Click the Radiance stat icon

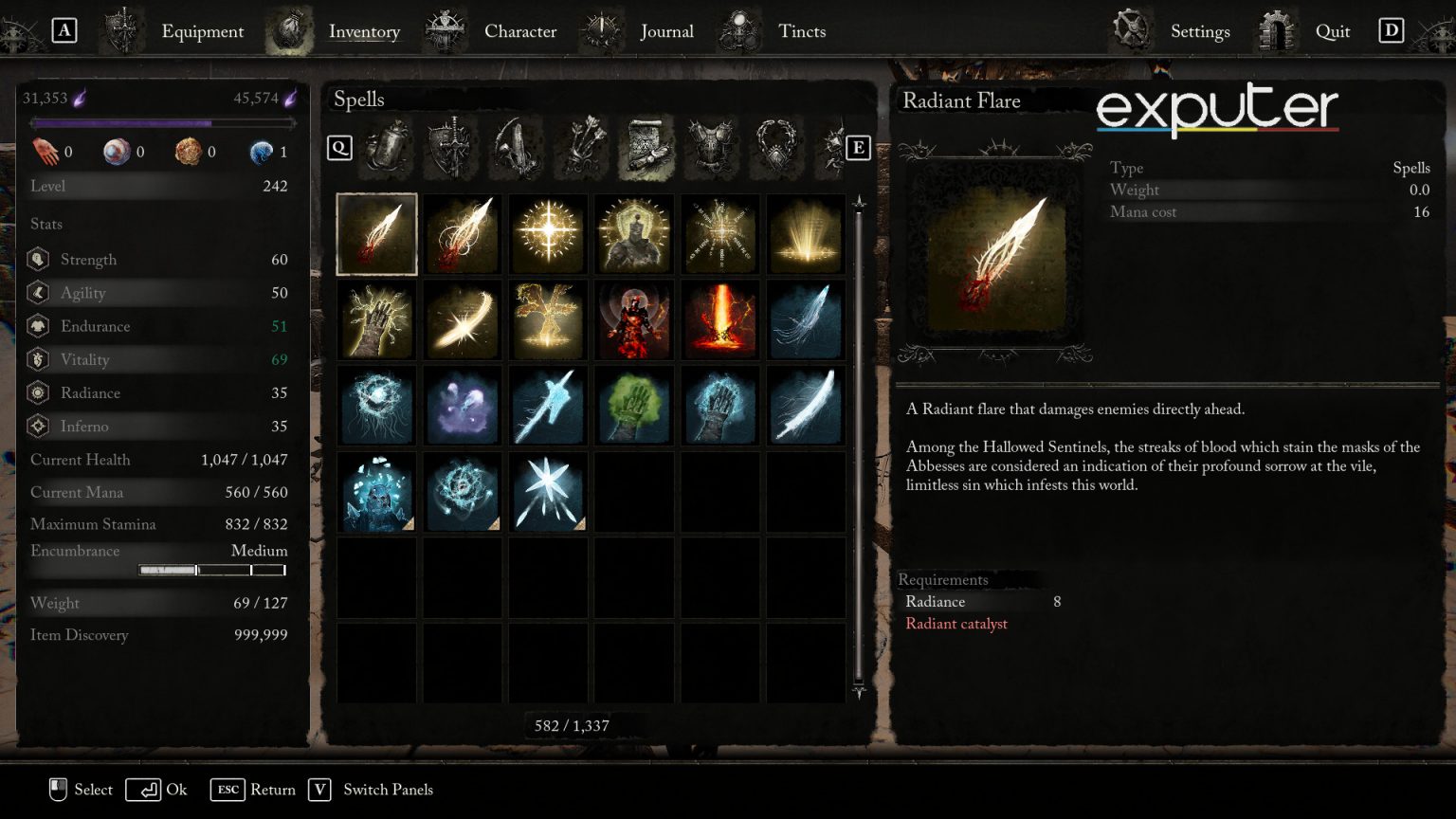[x=38, y=392]
